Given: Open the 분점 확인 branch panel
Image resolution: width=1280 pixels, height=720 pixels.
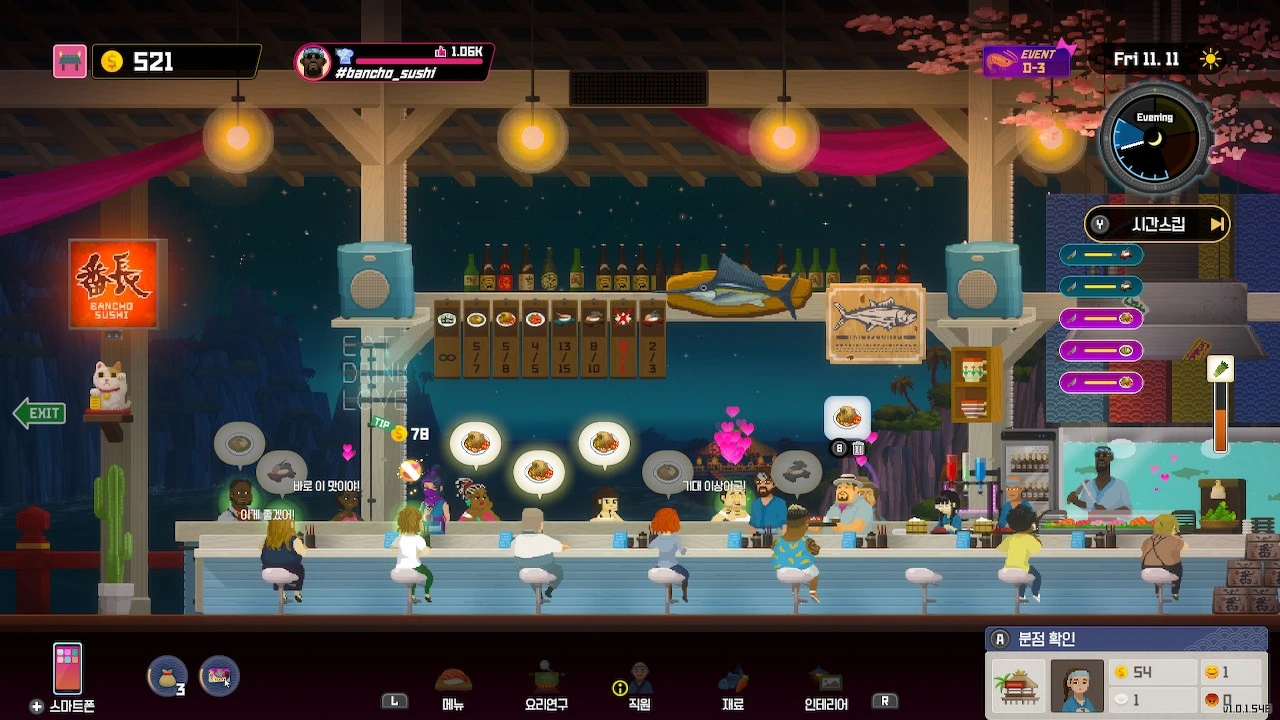Looking at the screenshot, I should click(x=1046, y=639).
